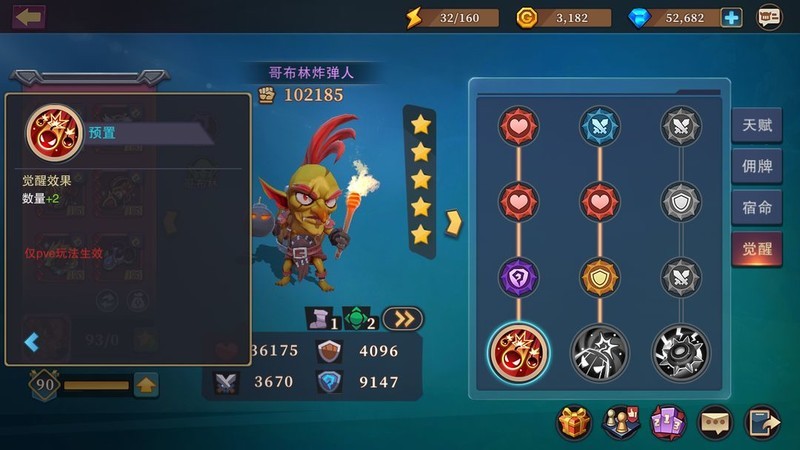This screenshot has height=450, width=800.
Task: Open the round menu icon beside diamonds
Action: [x=769, y=17]
